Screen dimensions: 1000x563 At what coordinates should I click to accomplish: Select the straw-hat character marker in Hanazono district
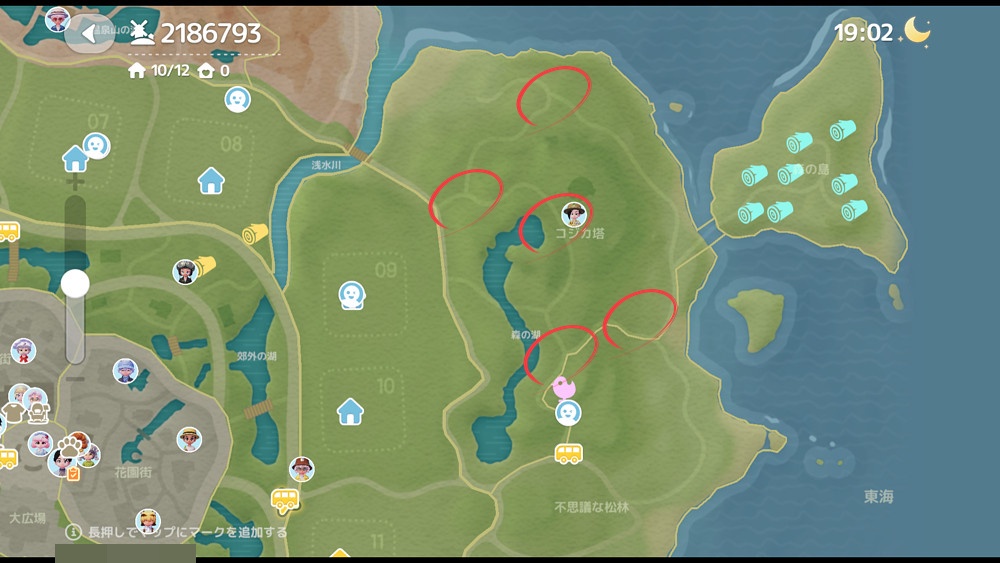[189, 440]
